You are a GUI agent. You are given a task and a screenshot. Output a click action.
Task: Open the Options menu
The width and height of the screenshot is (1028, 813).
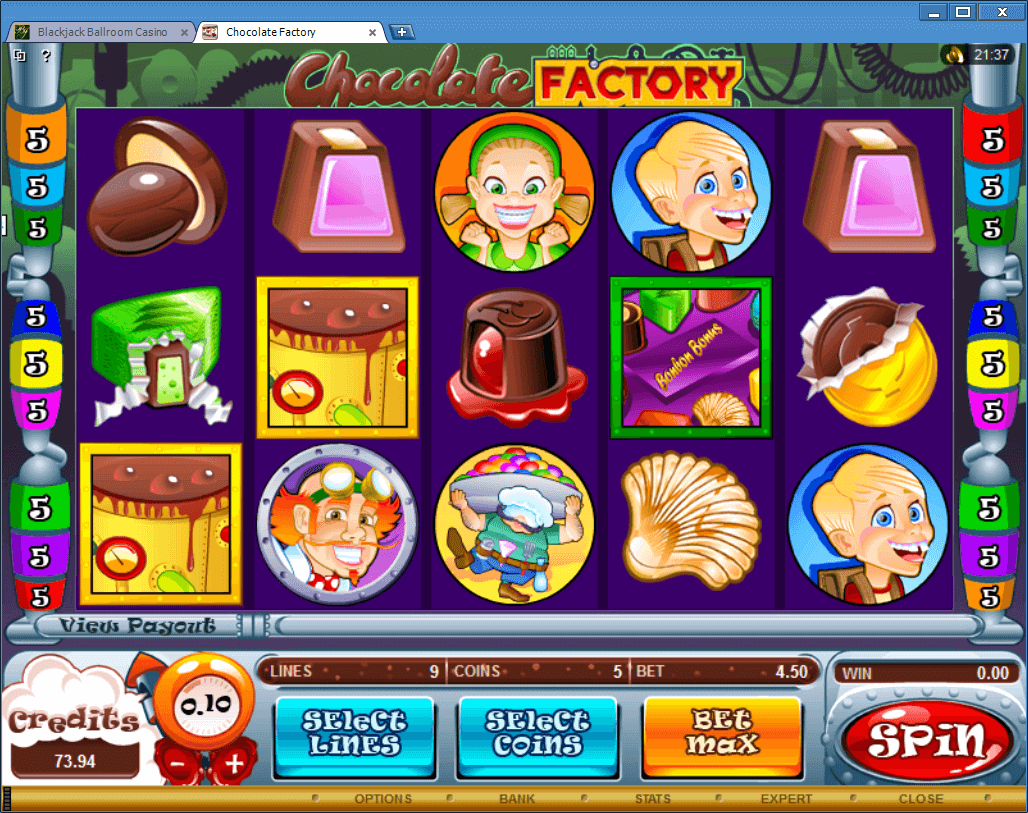(x=383, y=799)
